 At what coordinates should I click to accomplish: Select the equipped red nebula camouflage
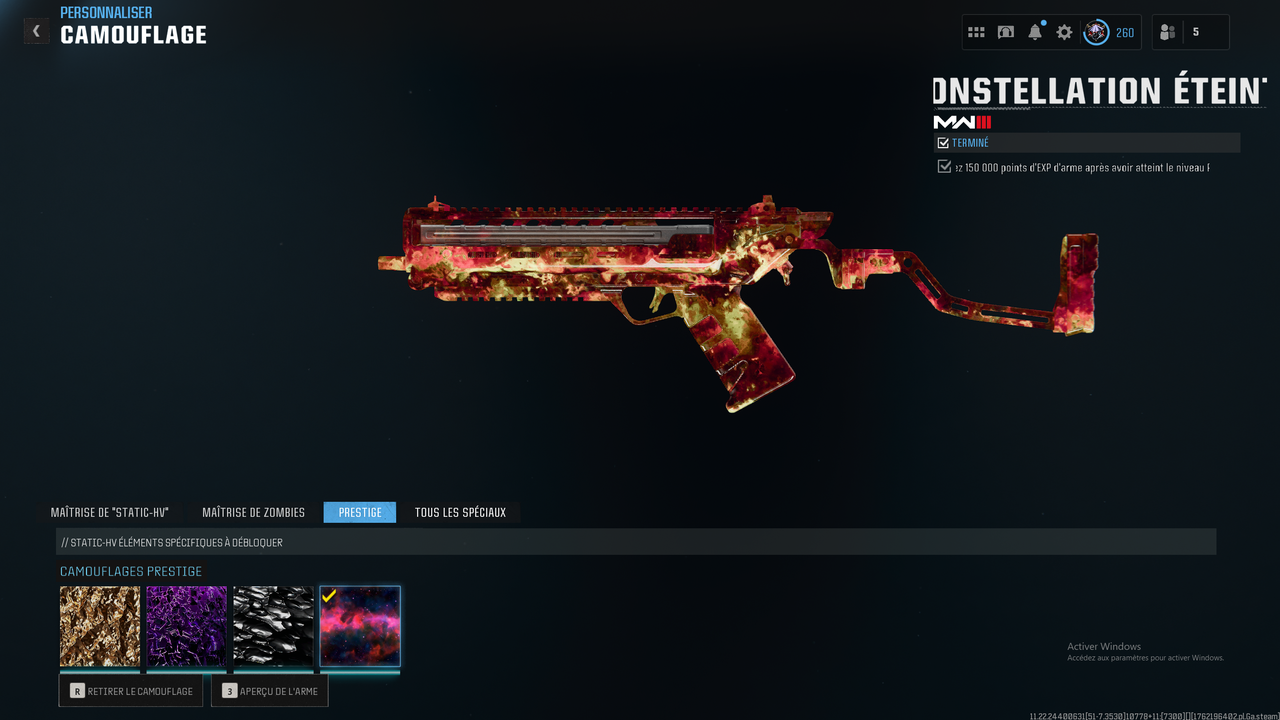[360, 626]
